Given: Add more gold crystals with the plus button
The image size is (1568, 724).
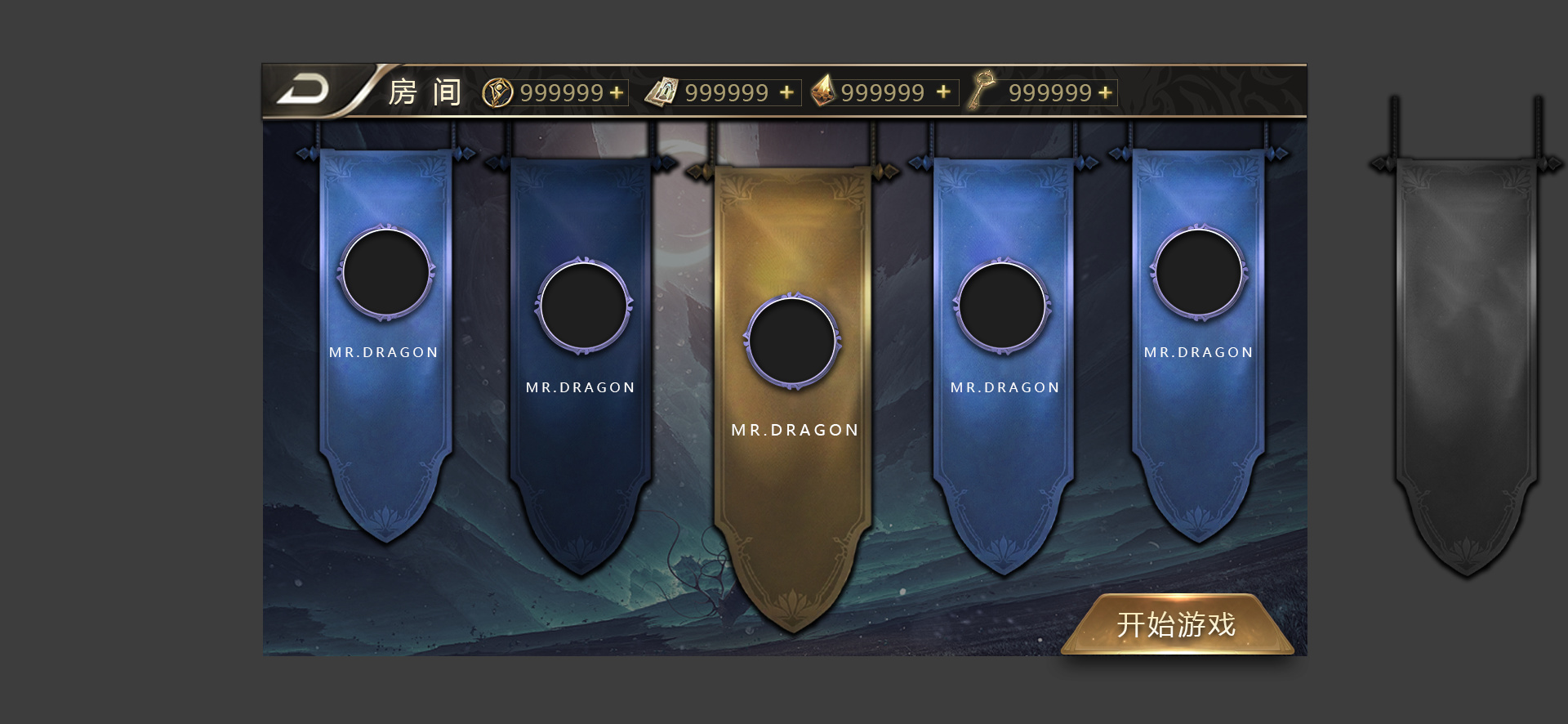Looking at the screenshot, I should coord(943,92).
